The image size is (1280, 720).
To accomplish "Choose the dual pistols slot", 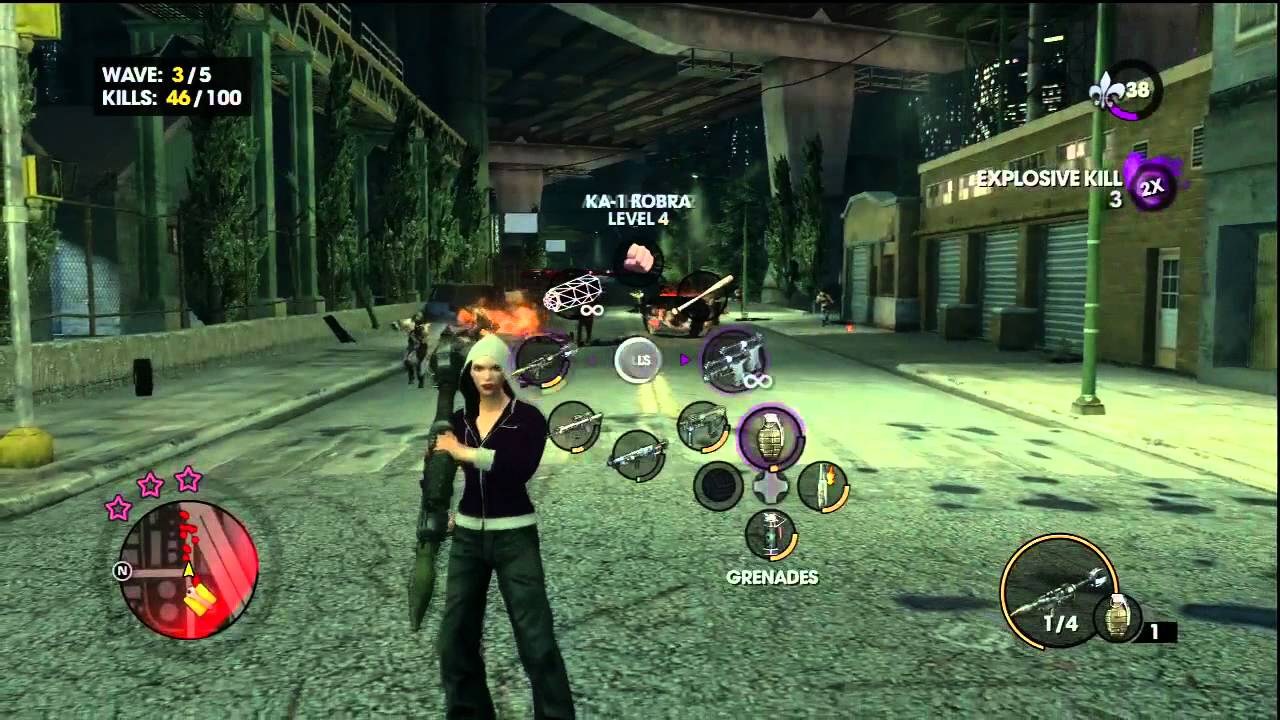I will (x=735, y=359).
